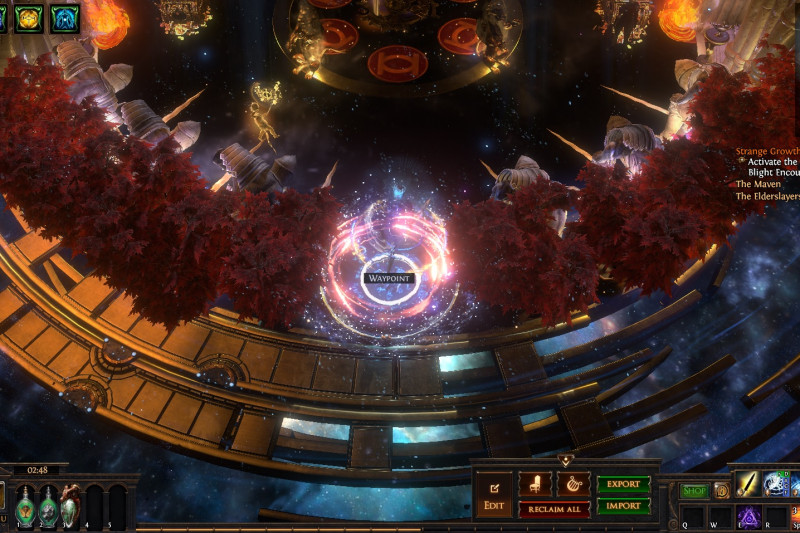Collapse the hideout panel with the arrow

tap(566, 461)
